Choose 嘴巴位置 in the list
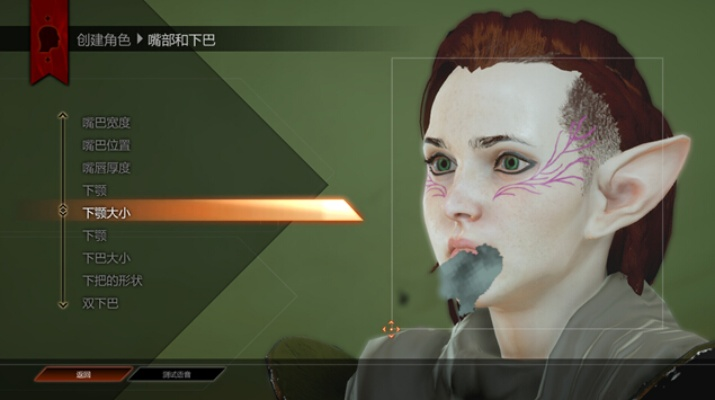Viewport: 715px width, 400px height. 106,145
